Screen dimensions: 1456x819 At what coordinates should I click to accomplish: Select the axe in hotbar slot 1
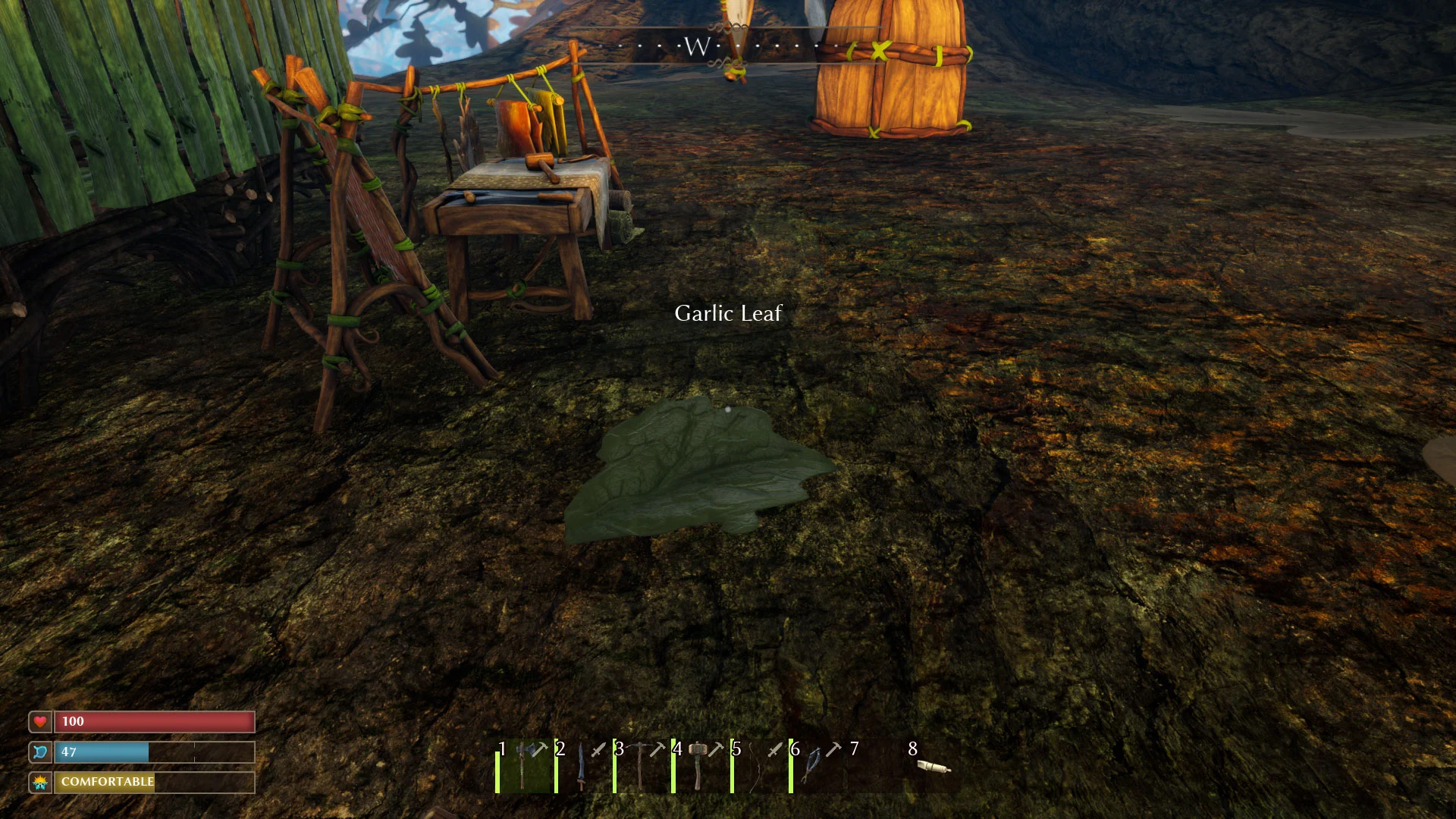pos(523,770)
